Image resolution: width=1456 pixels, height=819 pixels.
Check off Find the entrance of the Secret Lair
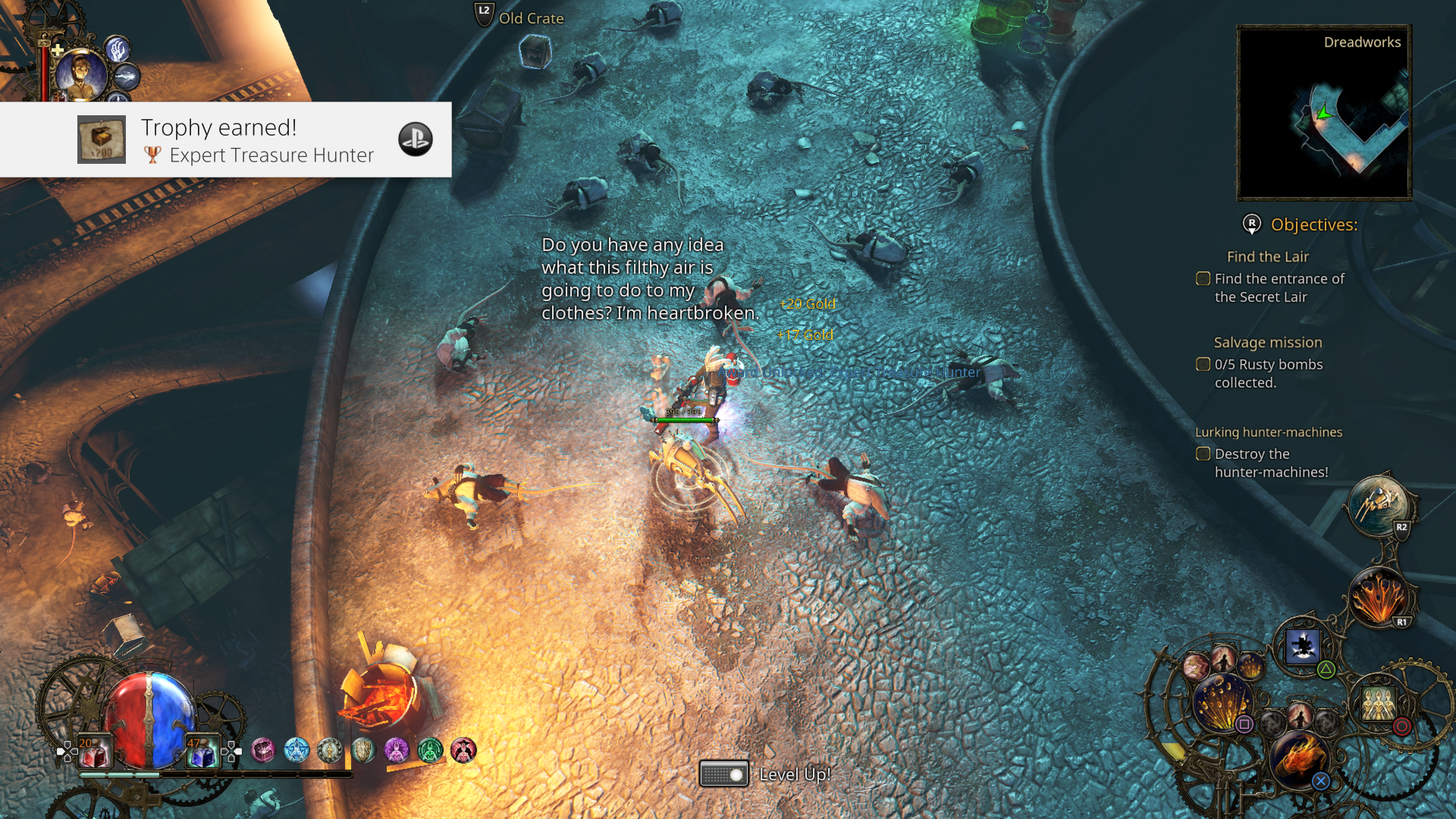coord(1203,278)
